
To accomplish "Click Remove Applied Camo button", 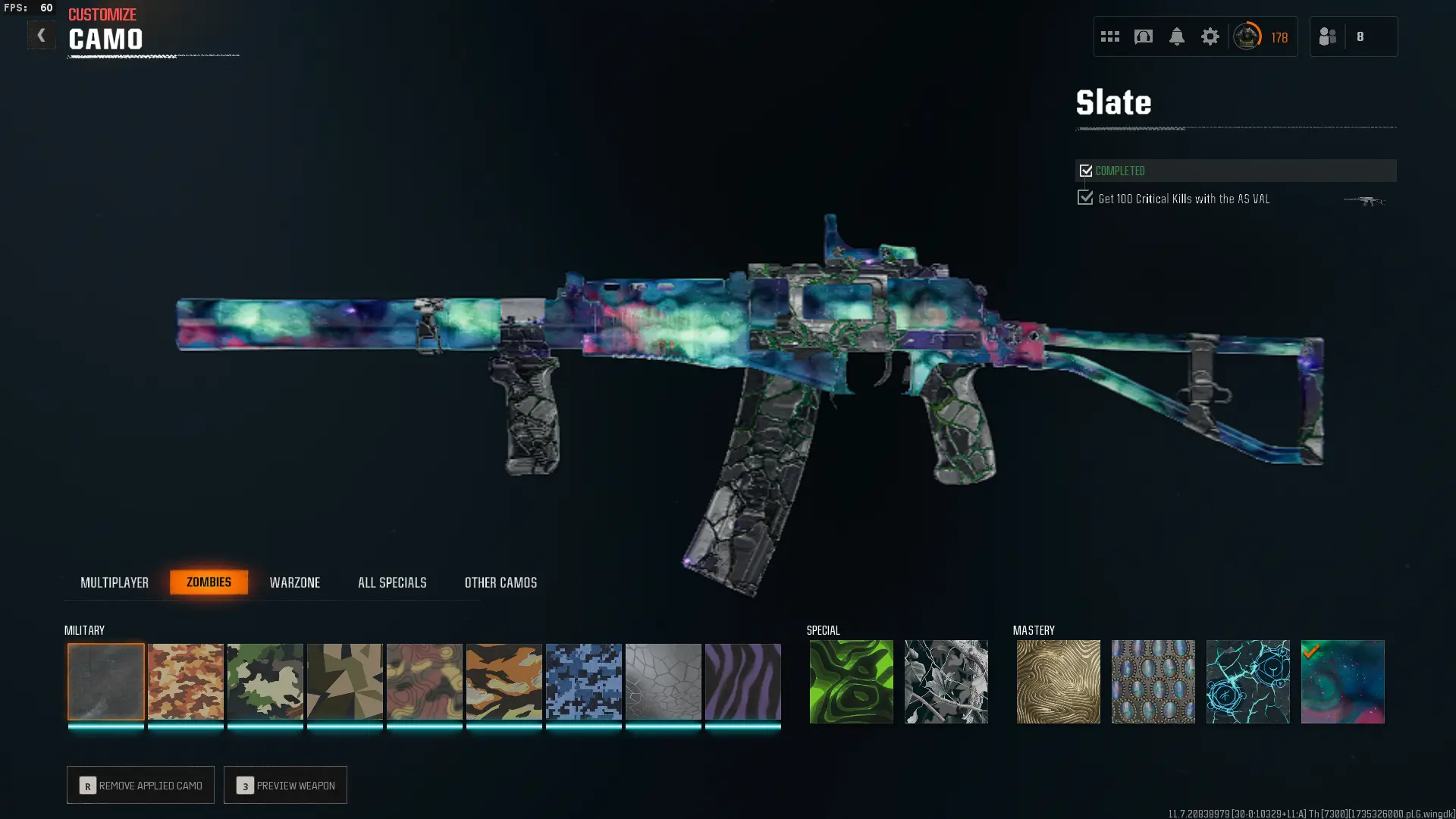I will tap(140, 785).
